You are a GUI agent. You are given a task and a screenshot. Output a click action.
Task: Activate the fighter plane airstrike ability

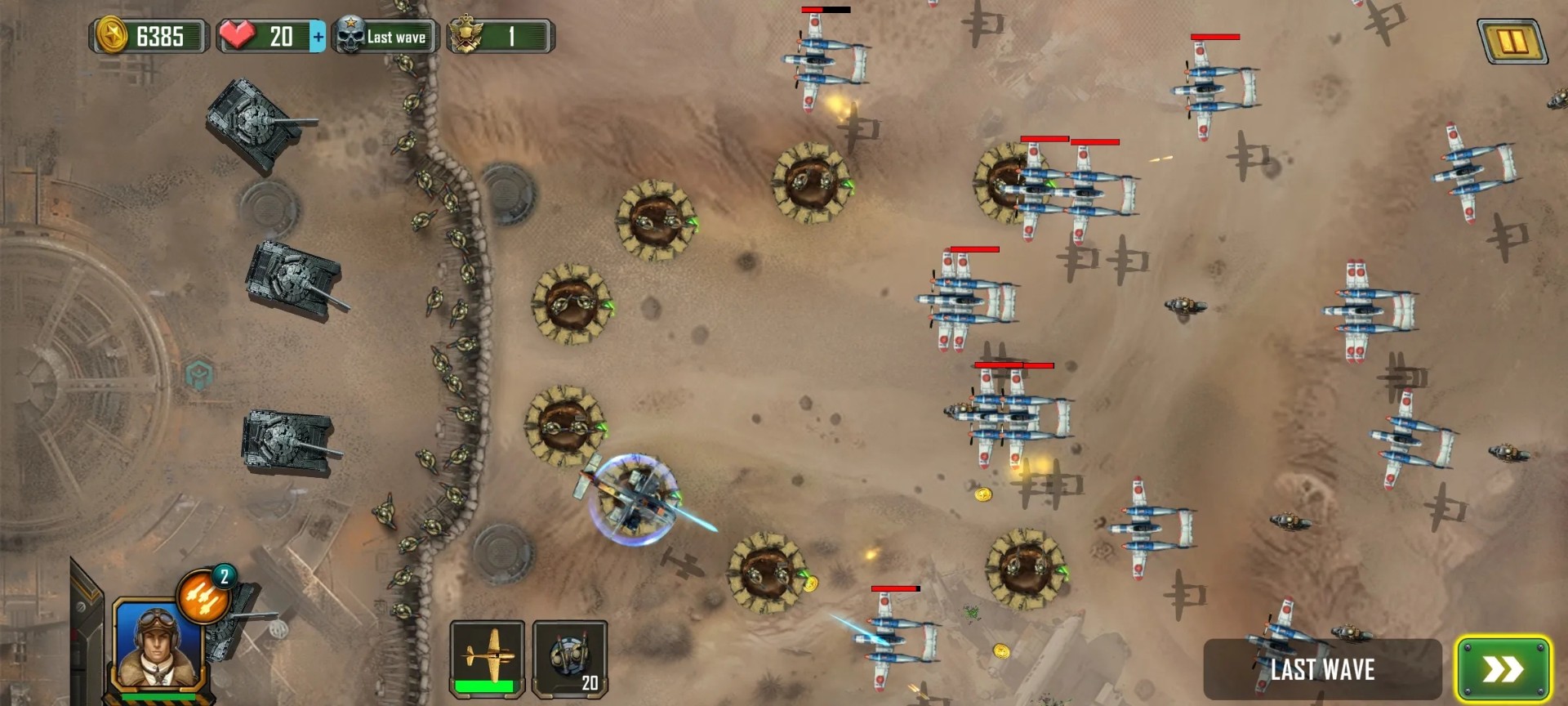tap(485, 654)
